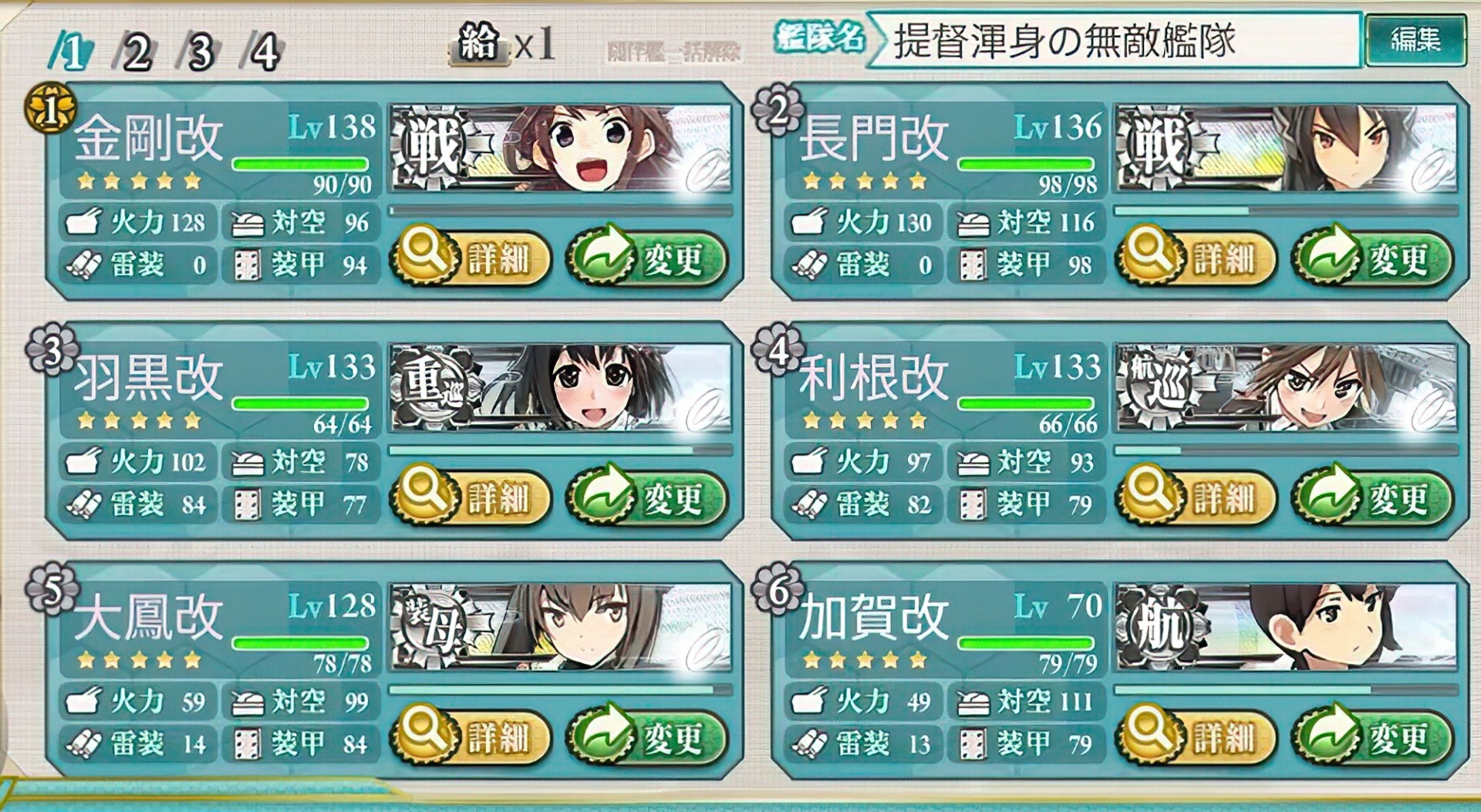This screenshot has height=812, width=1481.
Task: Toggle the first star under 加賀改
Action: [810, 660]
